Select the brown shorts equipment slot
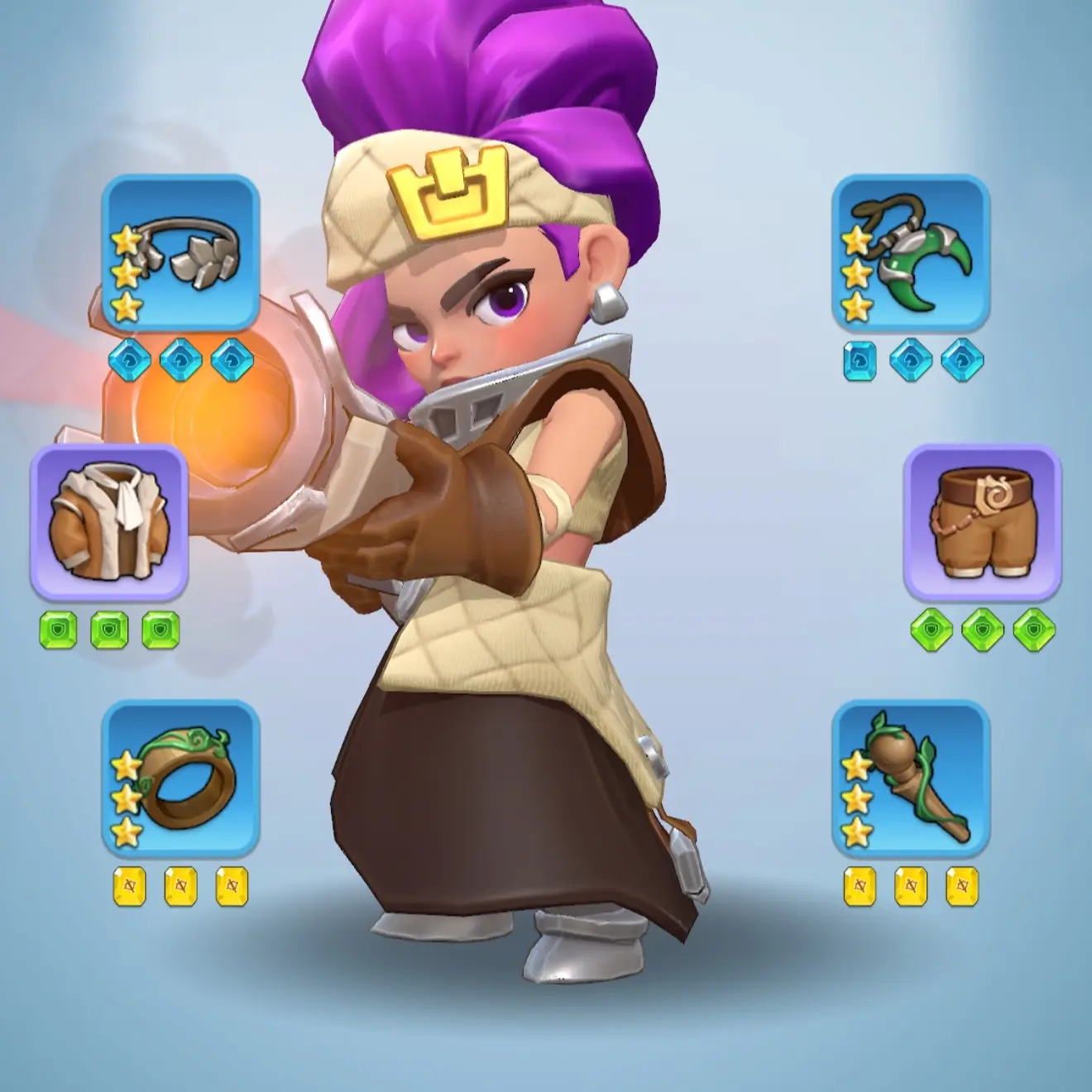Viewport: 1092px width, 1092px height. (981, 523)
